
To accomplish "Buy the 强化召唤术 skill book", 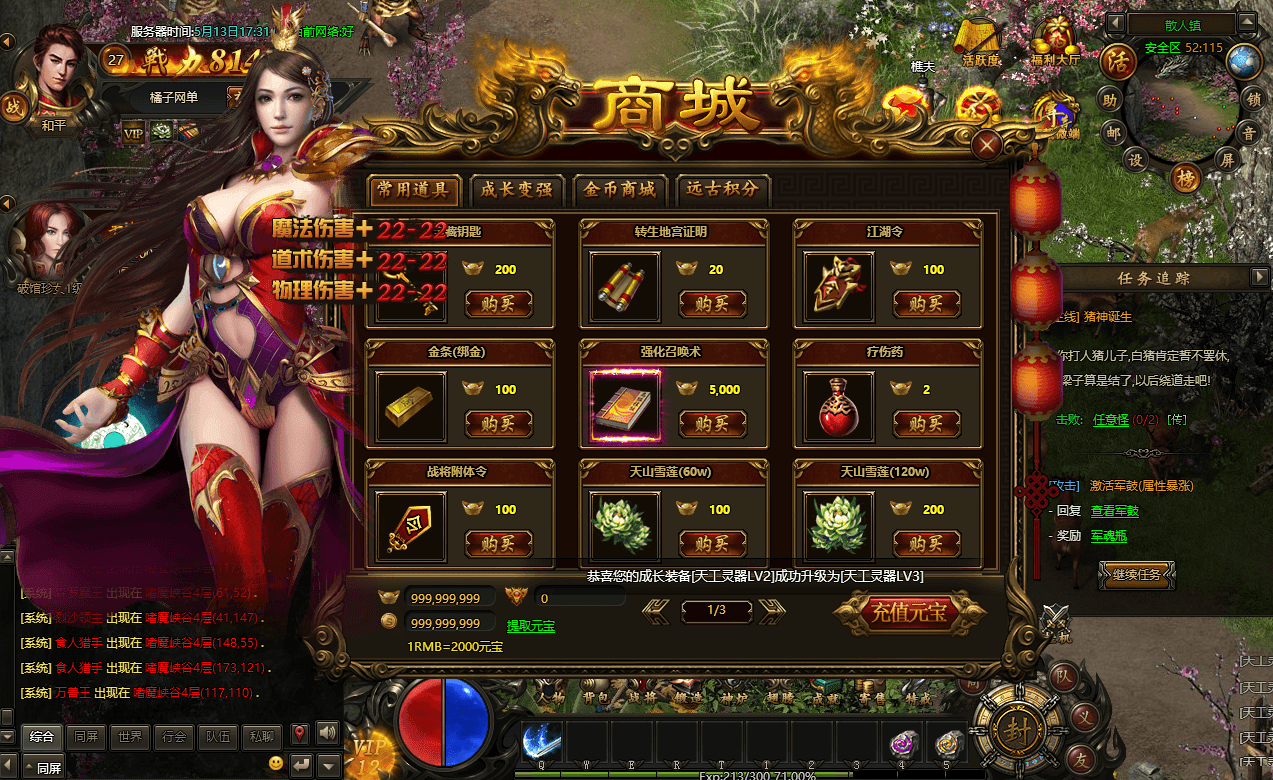I will (x=712, y=424).
